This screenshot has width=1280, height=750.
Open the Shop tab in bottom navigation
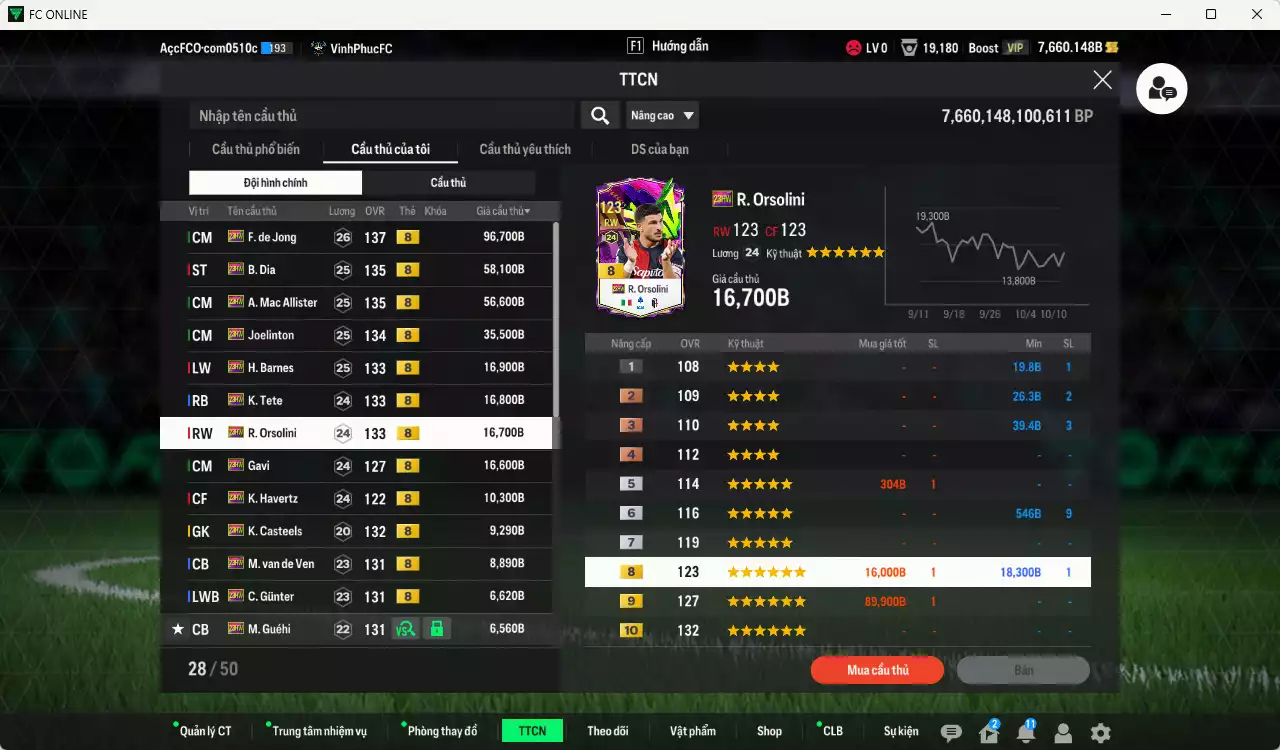coord(769,731)
